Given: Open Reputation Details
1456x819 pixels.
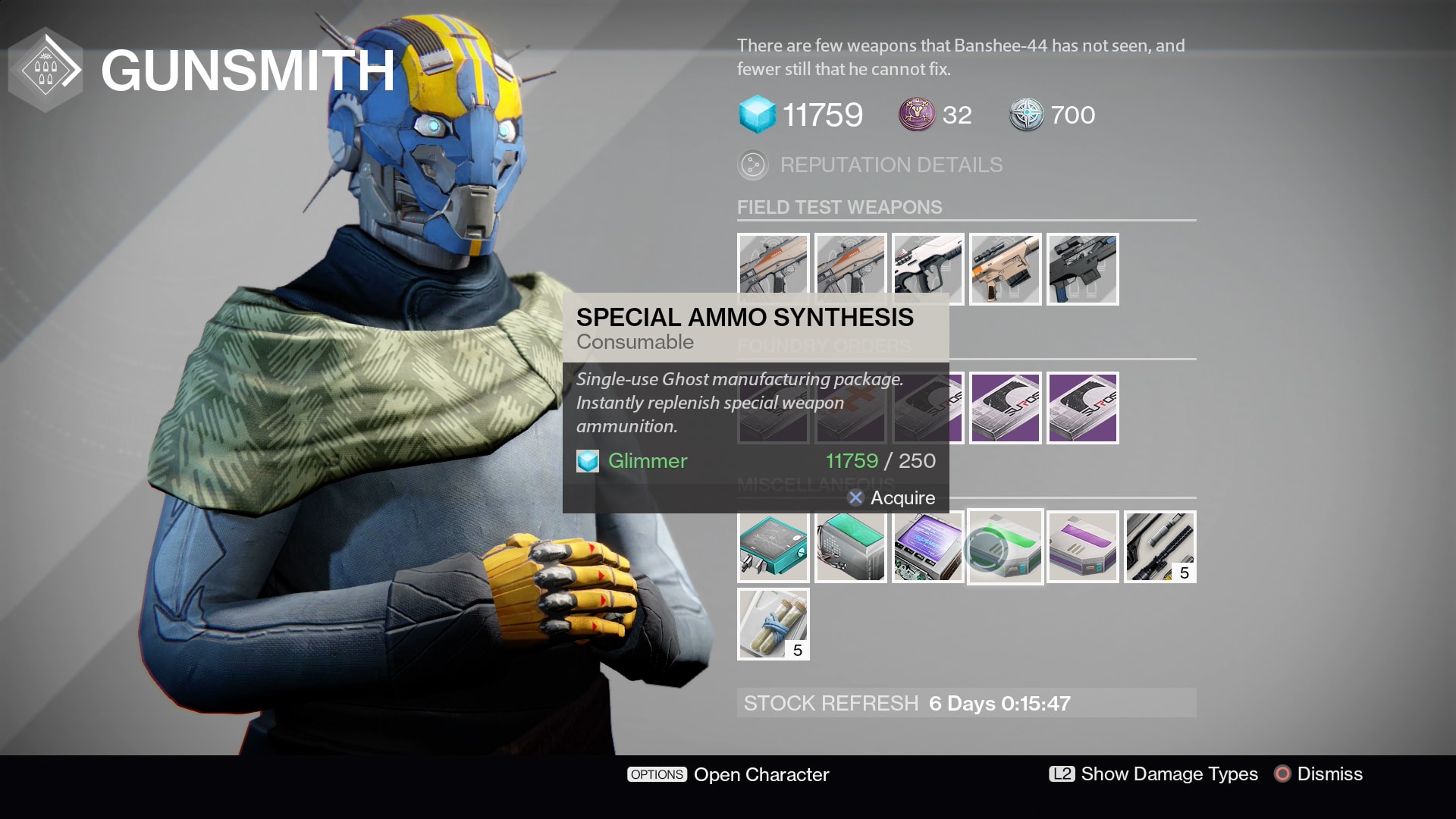Looking at the screenshot, I should (890, 165).
